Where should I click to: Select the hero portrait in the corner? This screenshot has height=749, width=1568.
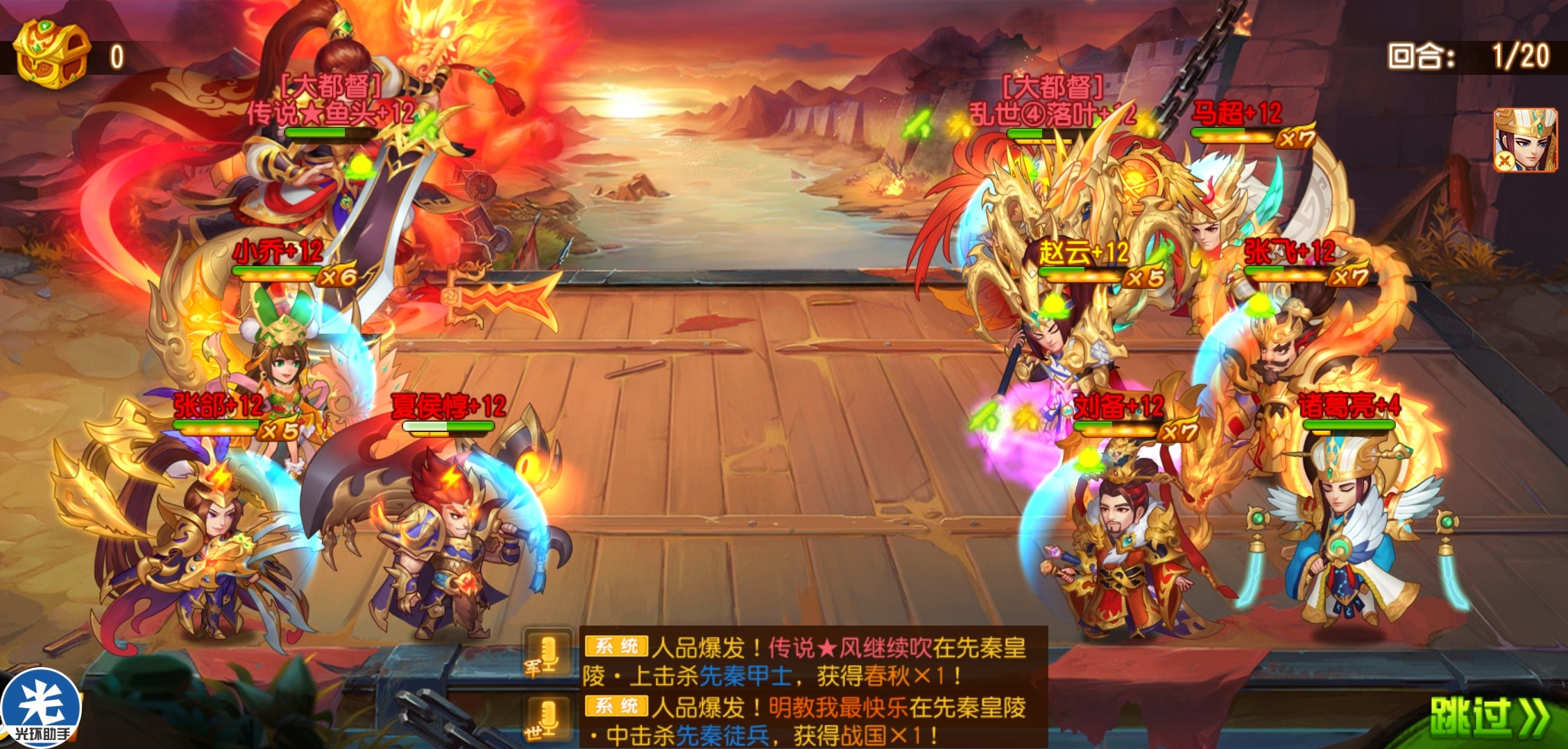tap(1525, 139)
